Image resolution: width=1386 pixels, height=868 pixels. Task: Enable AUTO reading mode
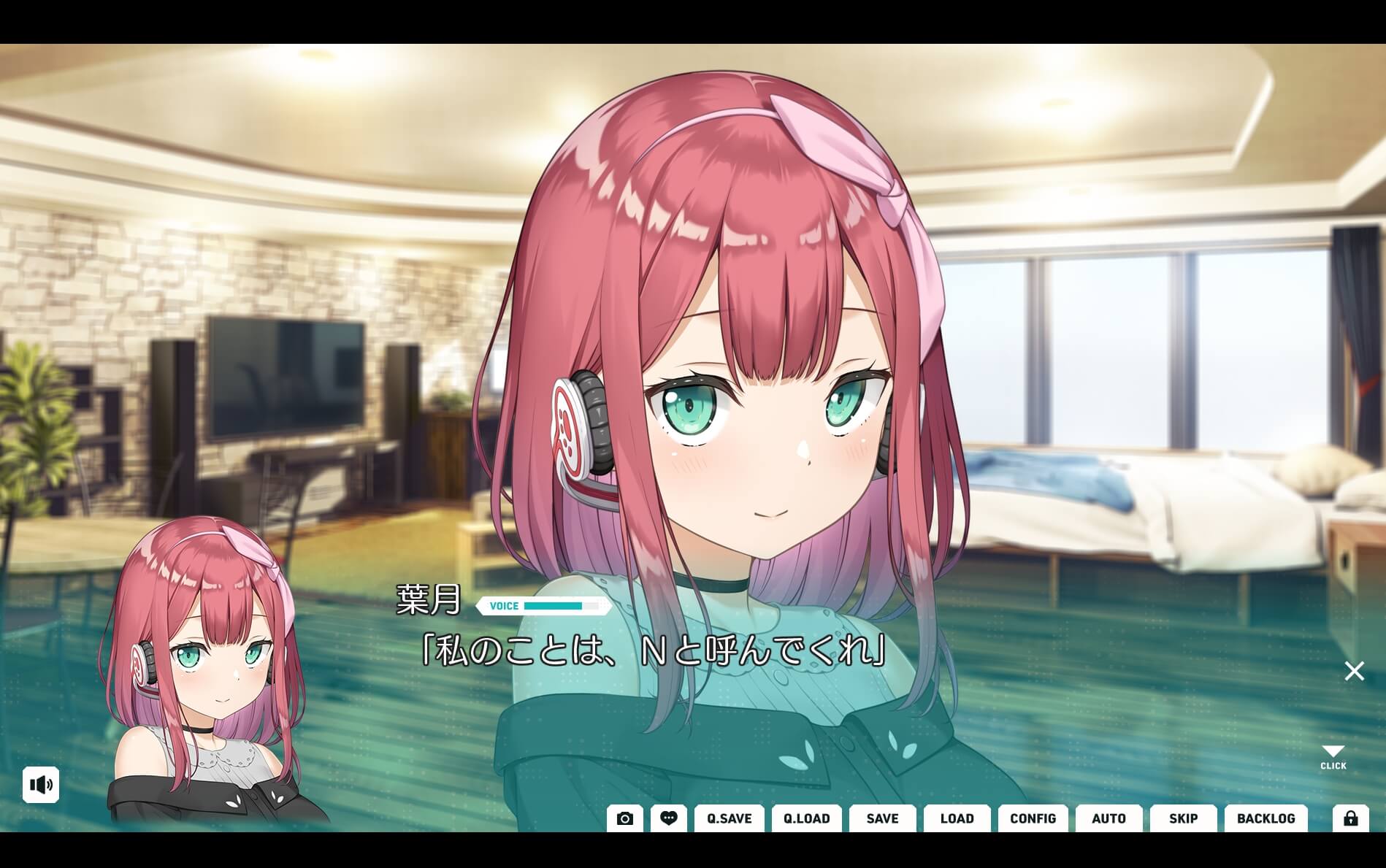[1109, 818]
